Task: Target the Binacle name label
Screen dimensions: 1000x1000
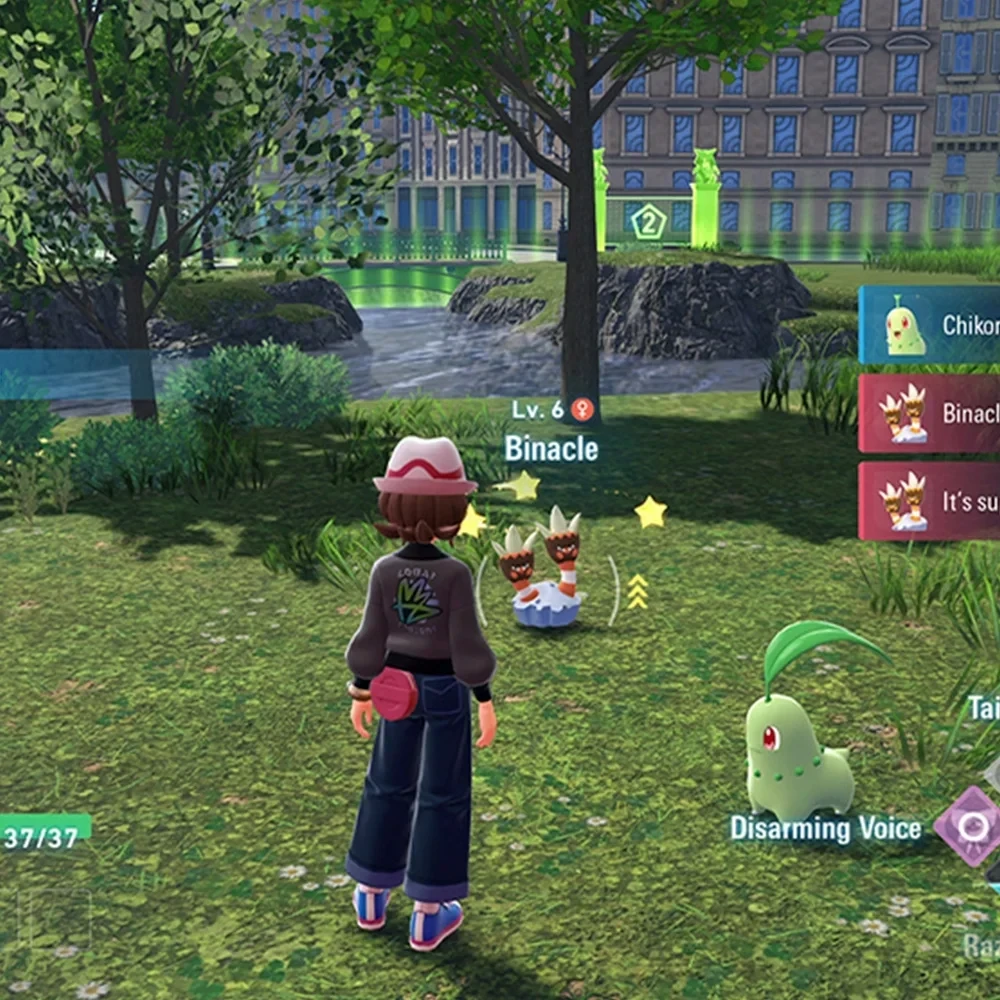Action: (551, 449)
